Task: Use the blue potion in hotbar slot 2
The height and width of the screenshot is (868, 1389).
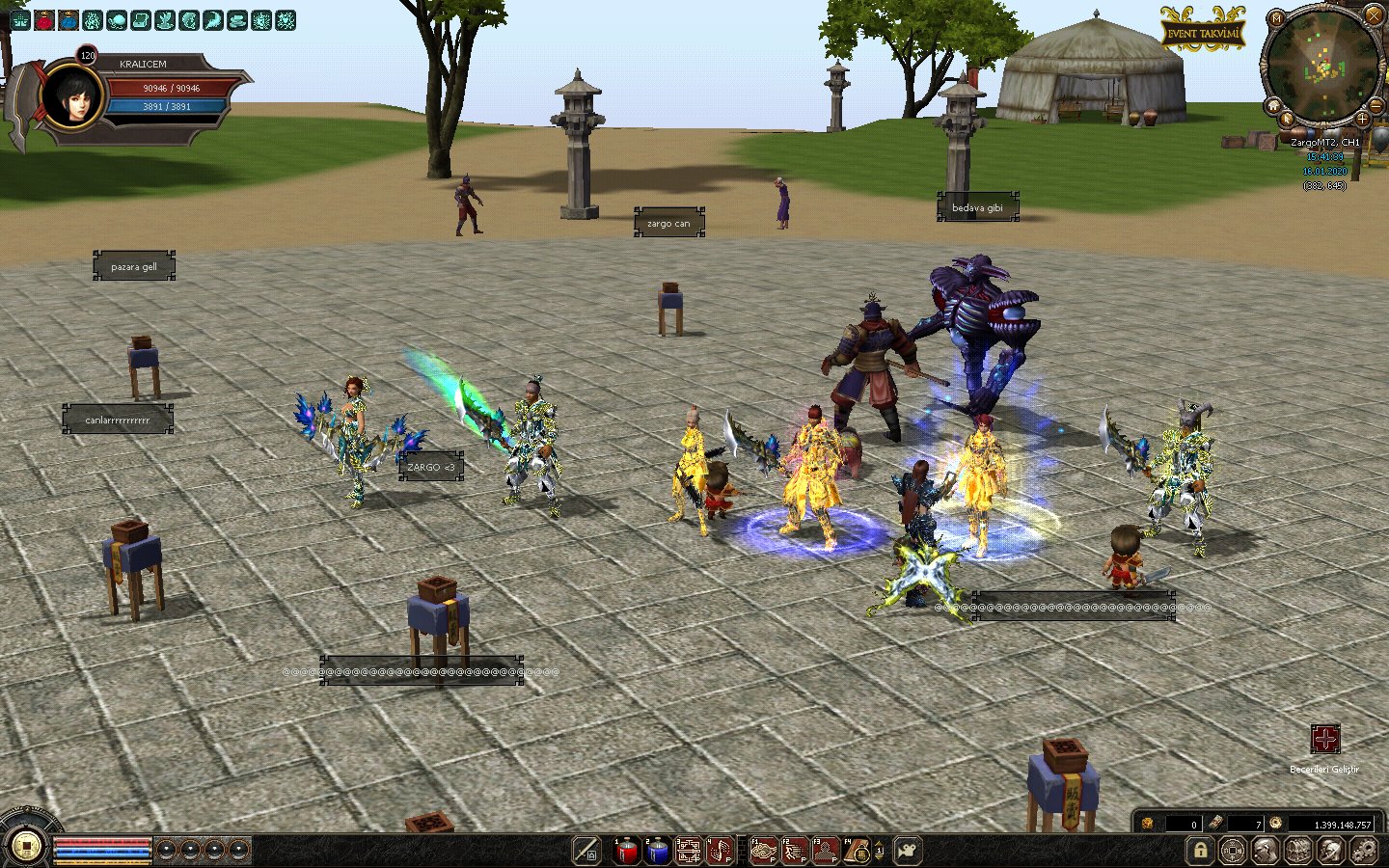Action: point(657,852)
